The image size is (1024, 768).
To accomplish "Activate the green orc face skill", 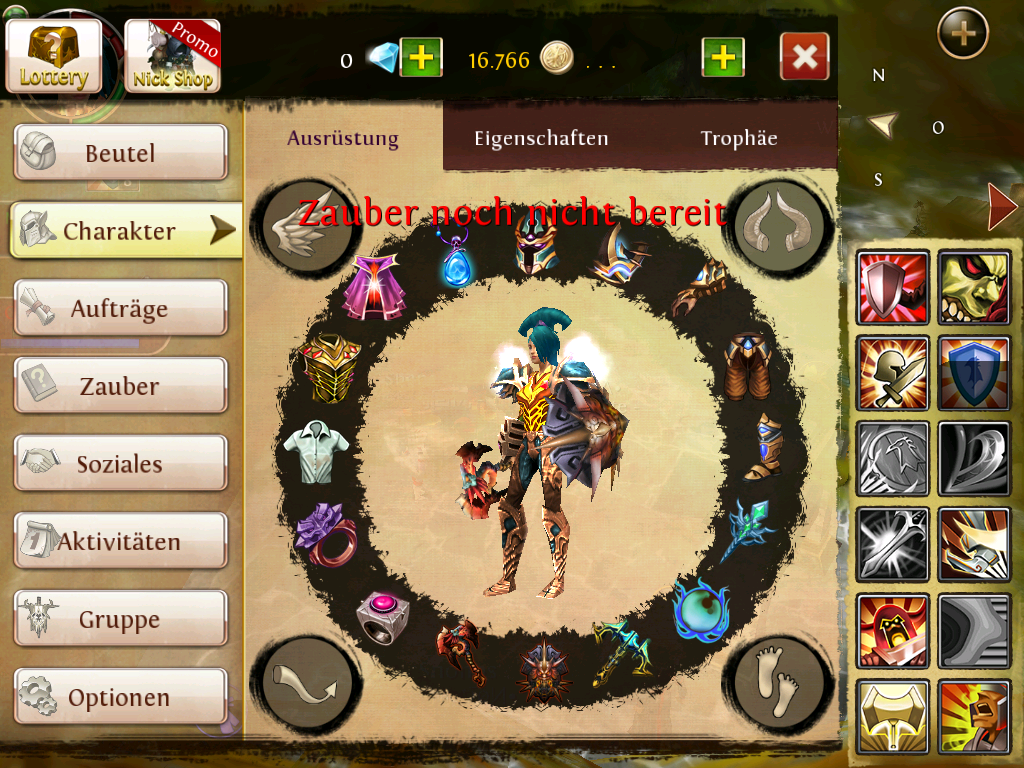I will (x=974, y=288).
